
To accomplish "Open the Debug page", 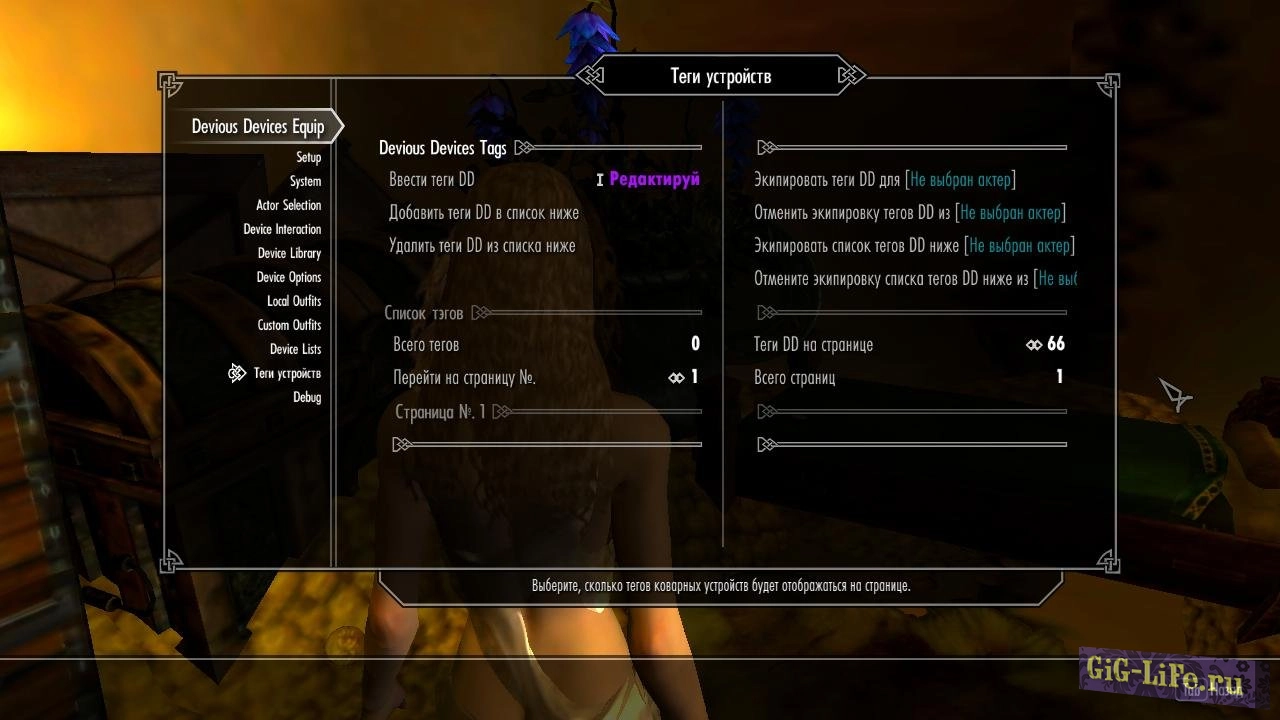I will tap(307, 398).
